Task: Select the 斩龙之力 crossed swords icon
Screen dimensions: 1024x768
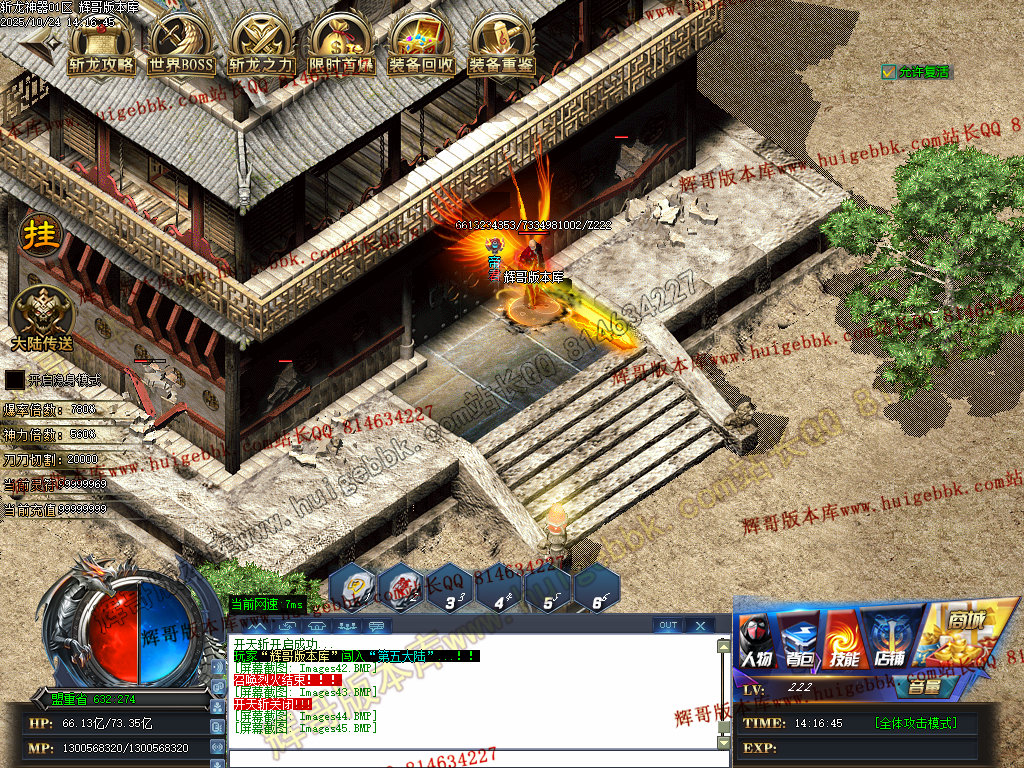Action: point(261,45)
